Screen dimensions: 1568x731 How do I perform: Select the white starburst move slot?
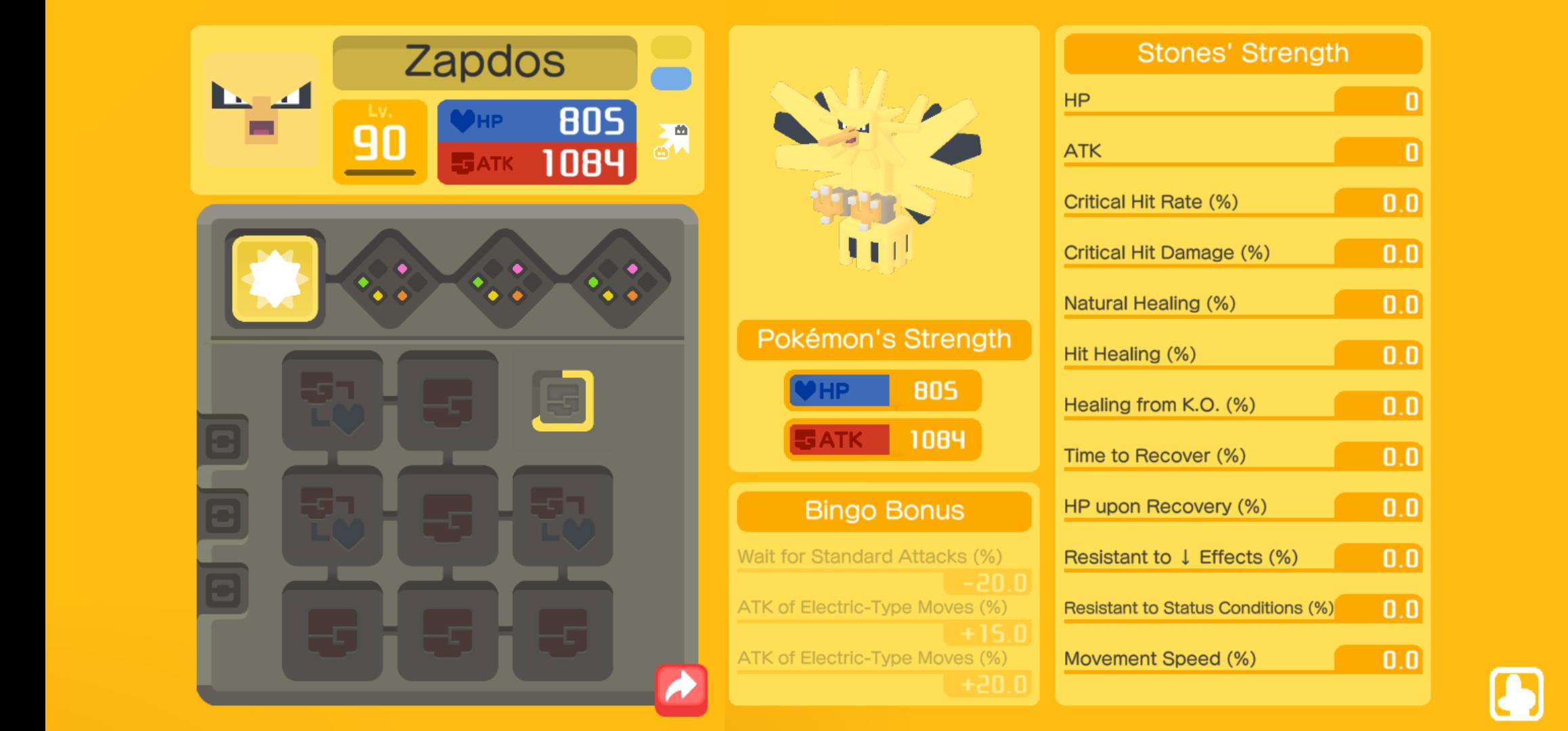(275, 279)
